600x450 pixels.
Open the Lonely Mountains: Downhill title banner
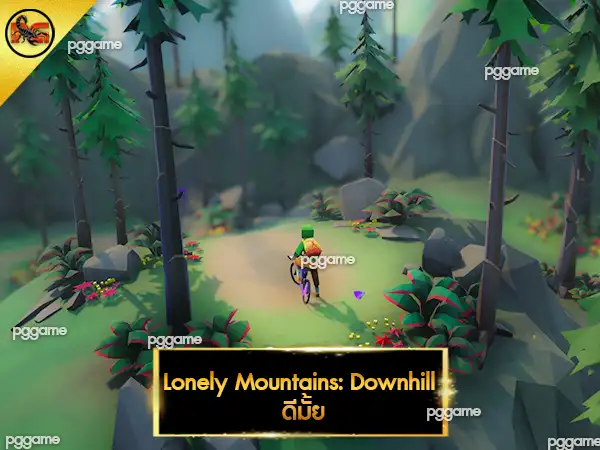click(x=301, y=392)
